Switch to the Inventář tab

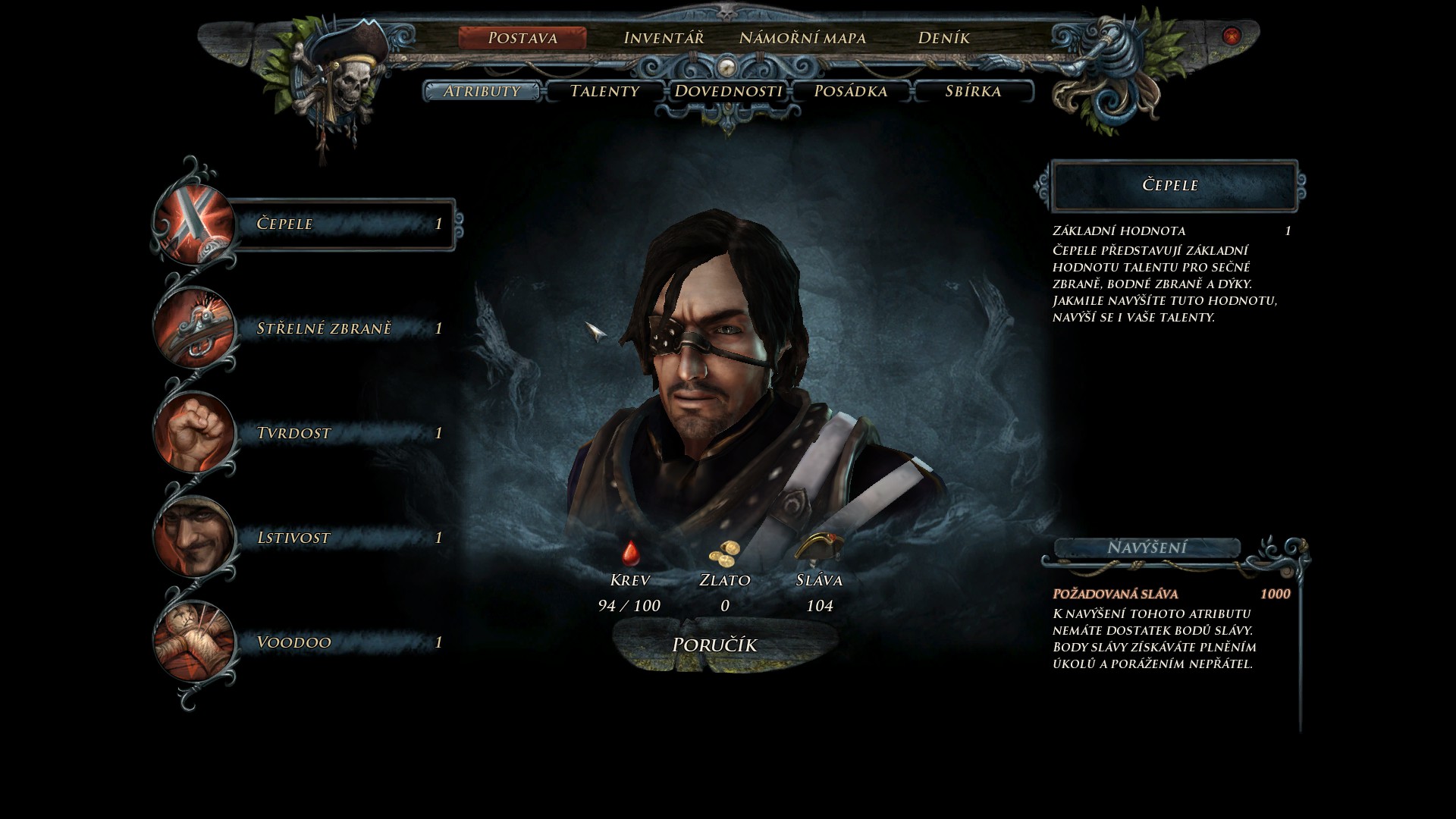click(x=663, y=38)
